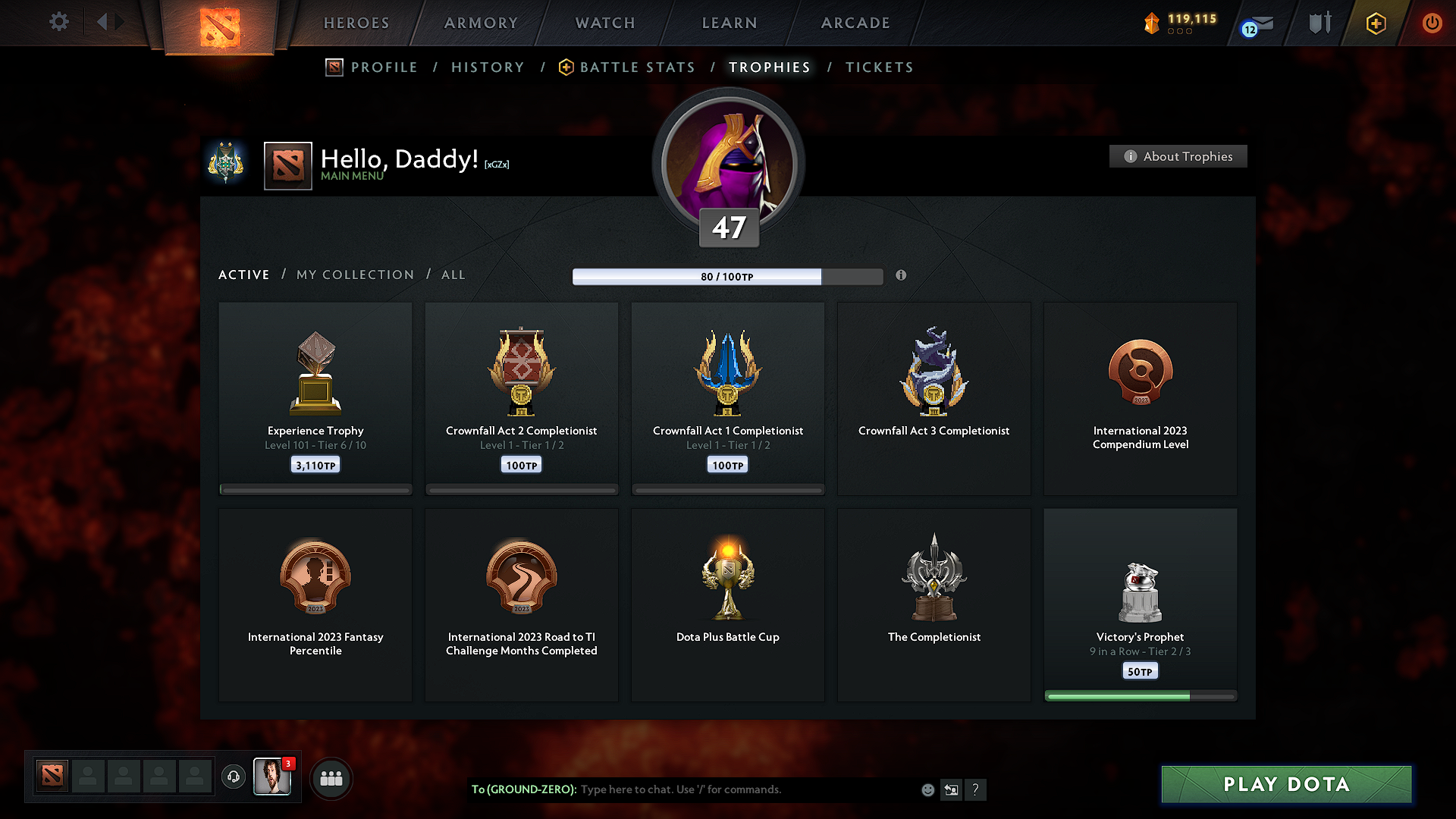This screenshot has height=819, width=1456.
Task: Expand details with the back navigation arrows
Action: tap(109, 22)
